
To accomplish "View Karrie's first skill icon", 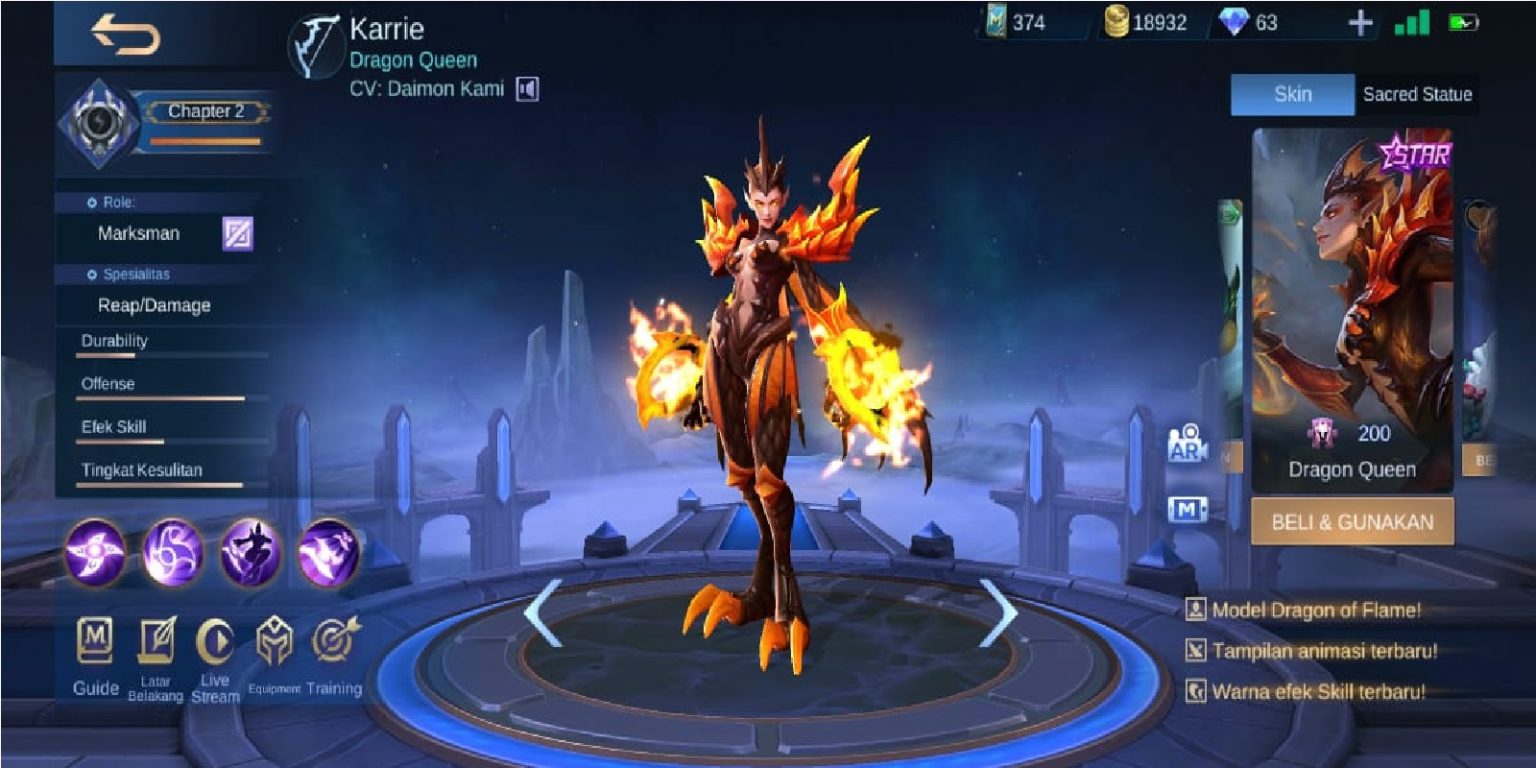I will click(x=95, y=549).
